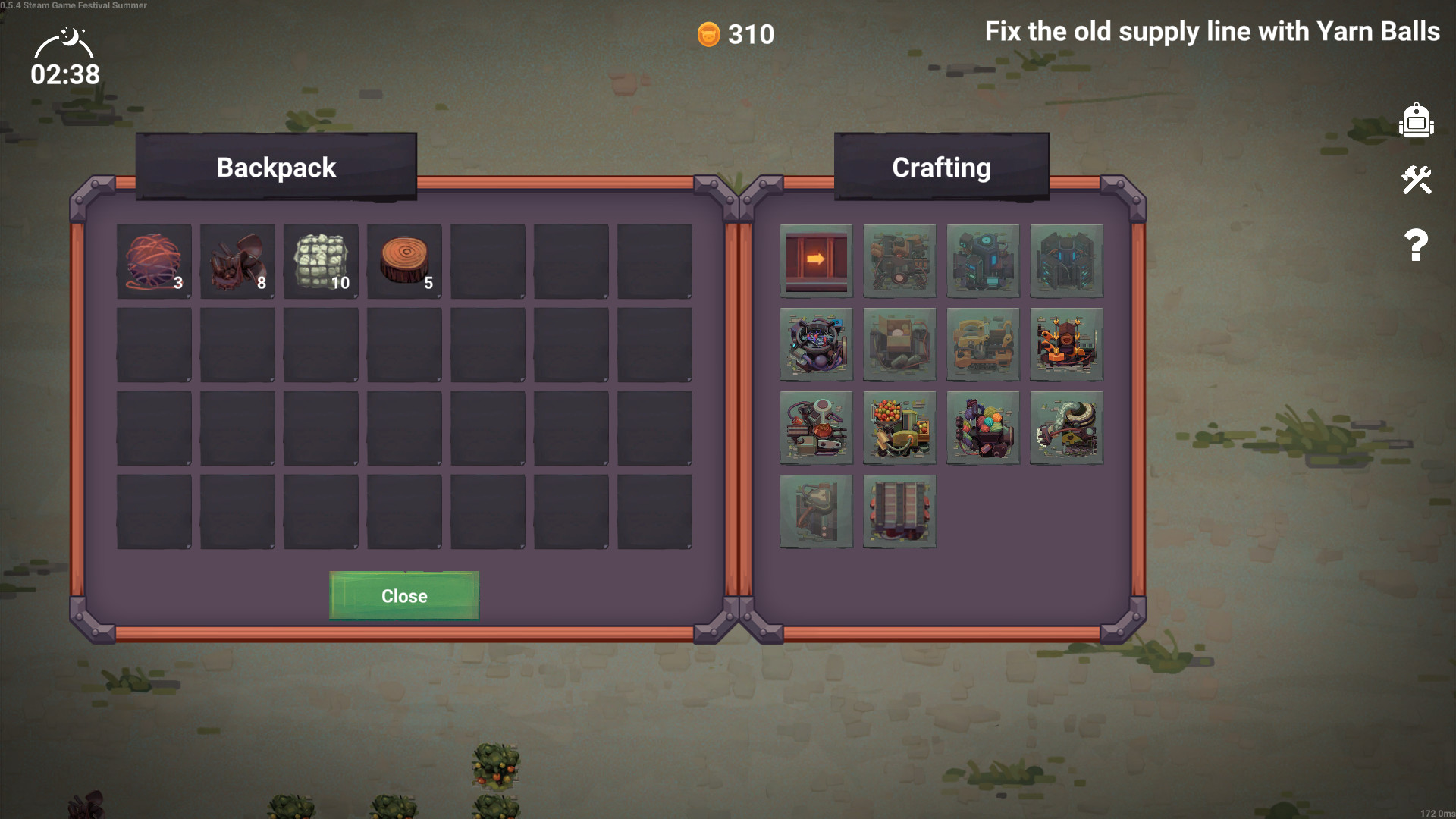Select the striped fence crate recipe
Viewport: 1456px width, 819px height.
(899, 510)
